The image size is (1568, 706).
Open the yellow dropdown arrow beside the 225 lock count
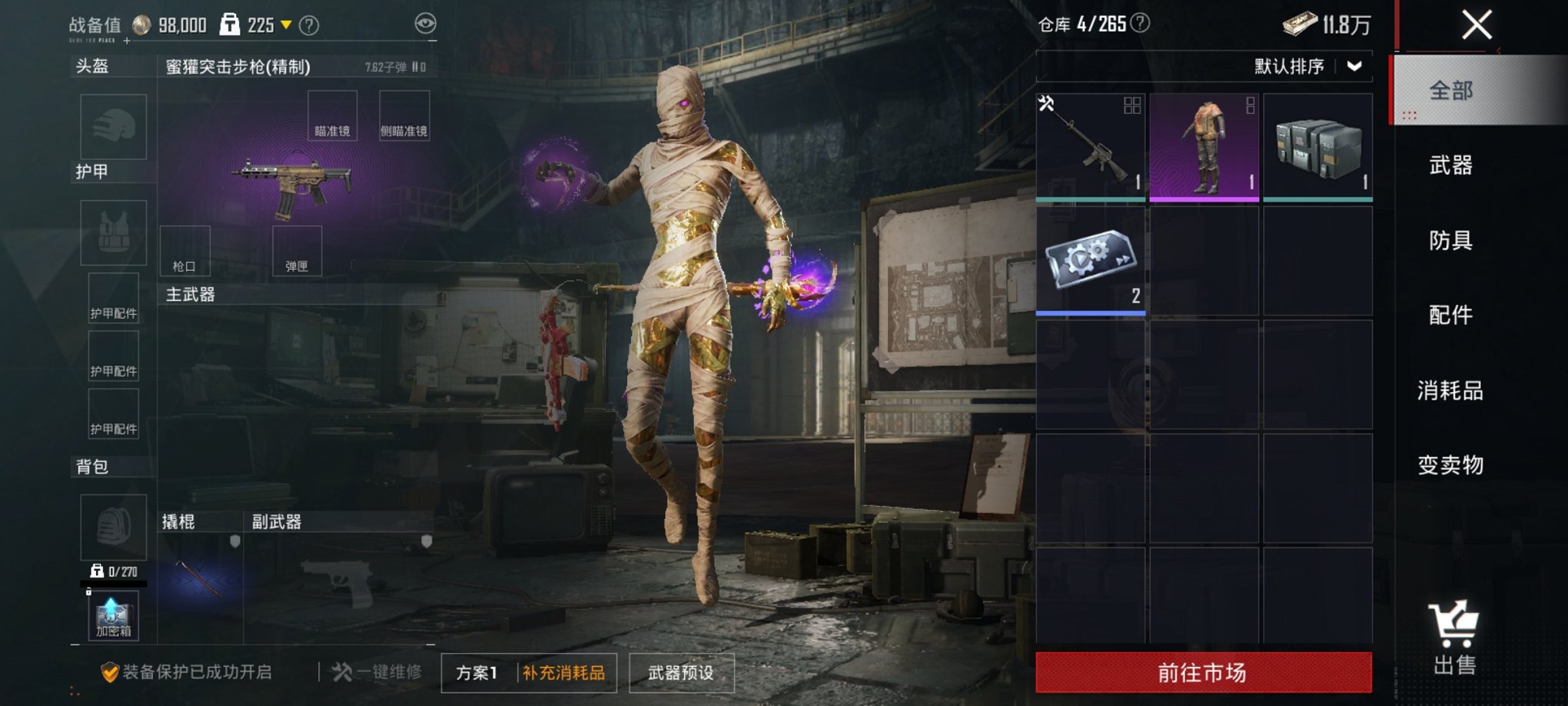(x=285, y=24)
